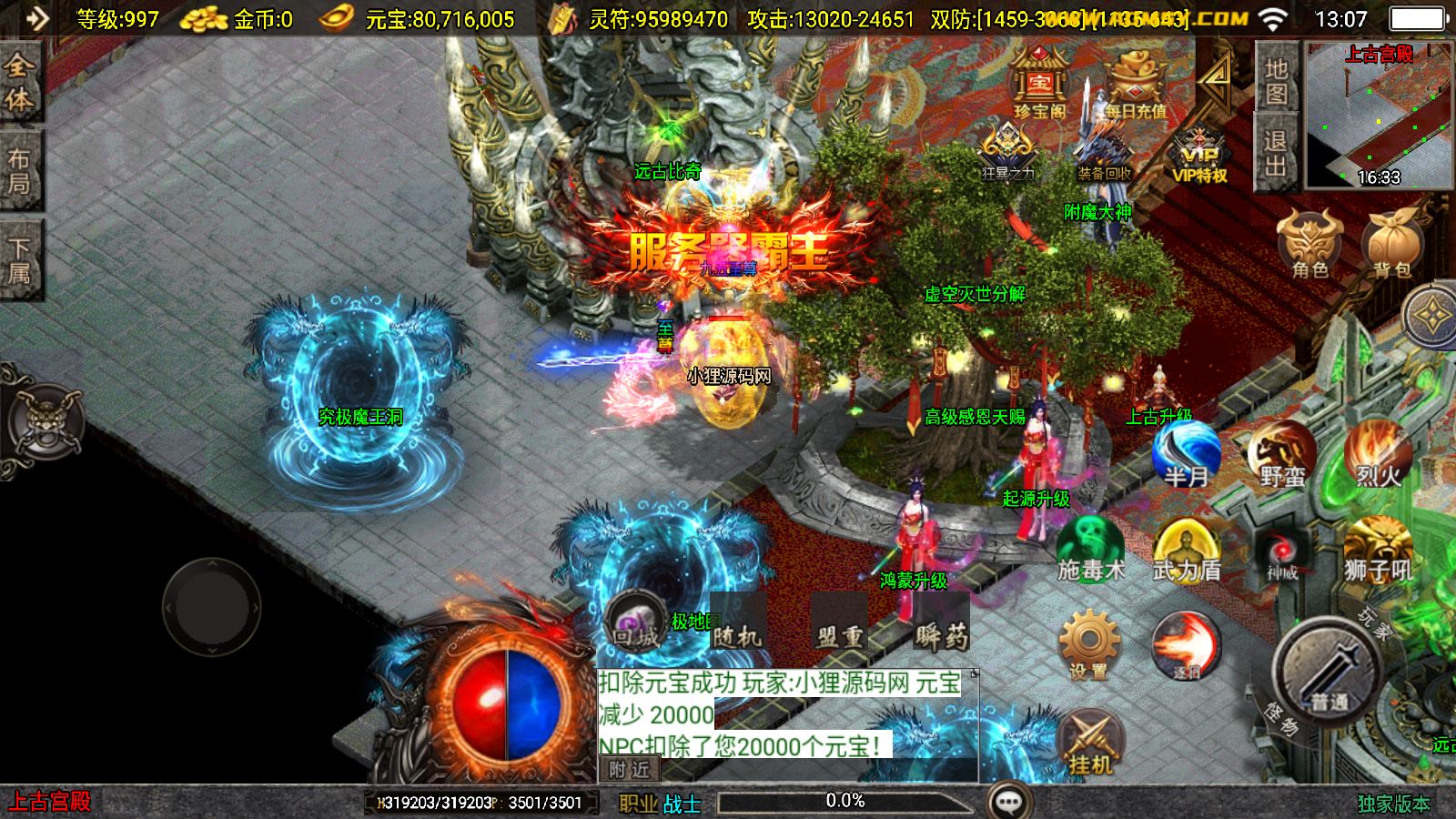Click the 退出 exit button
Screen dimensions: 1456x819
[1276, 152]
